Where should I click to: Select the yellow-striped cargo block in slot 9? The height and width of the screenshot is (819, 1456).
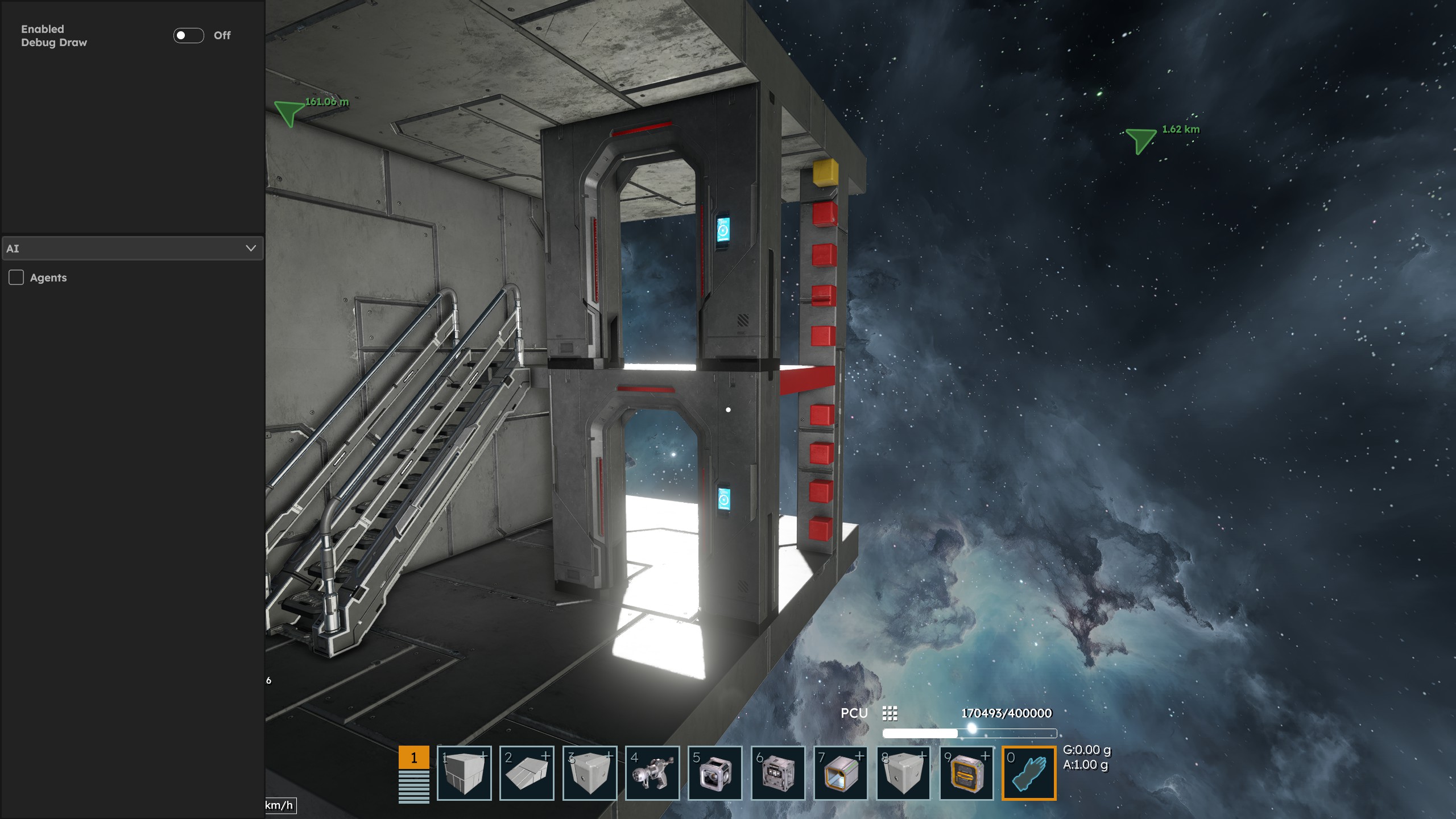[x=966, y=773]
